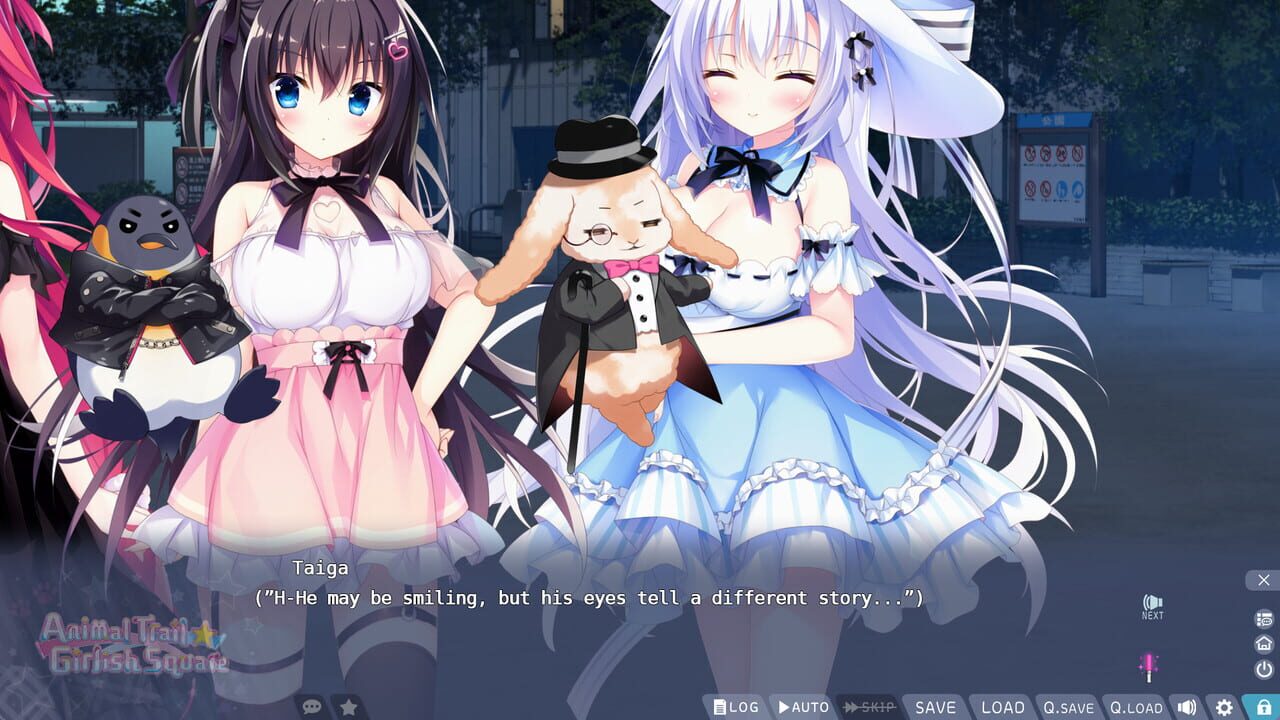Quit the game via the power icon

pos(1264,667)
